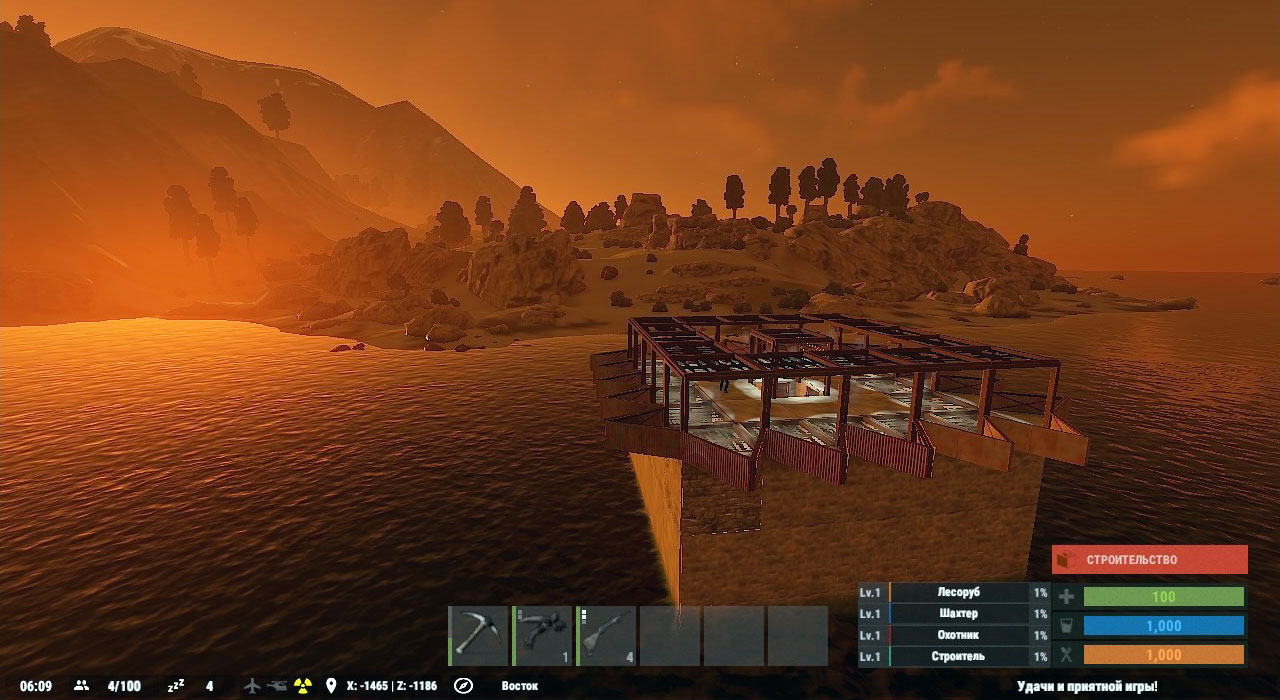Click the airplane event icon
This screenshot has height=700, width=1280.
click(252, 686)
